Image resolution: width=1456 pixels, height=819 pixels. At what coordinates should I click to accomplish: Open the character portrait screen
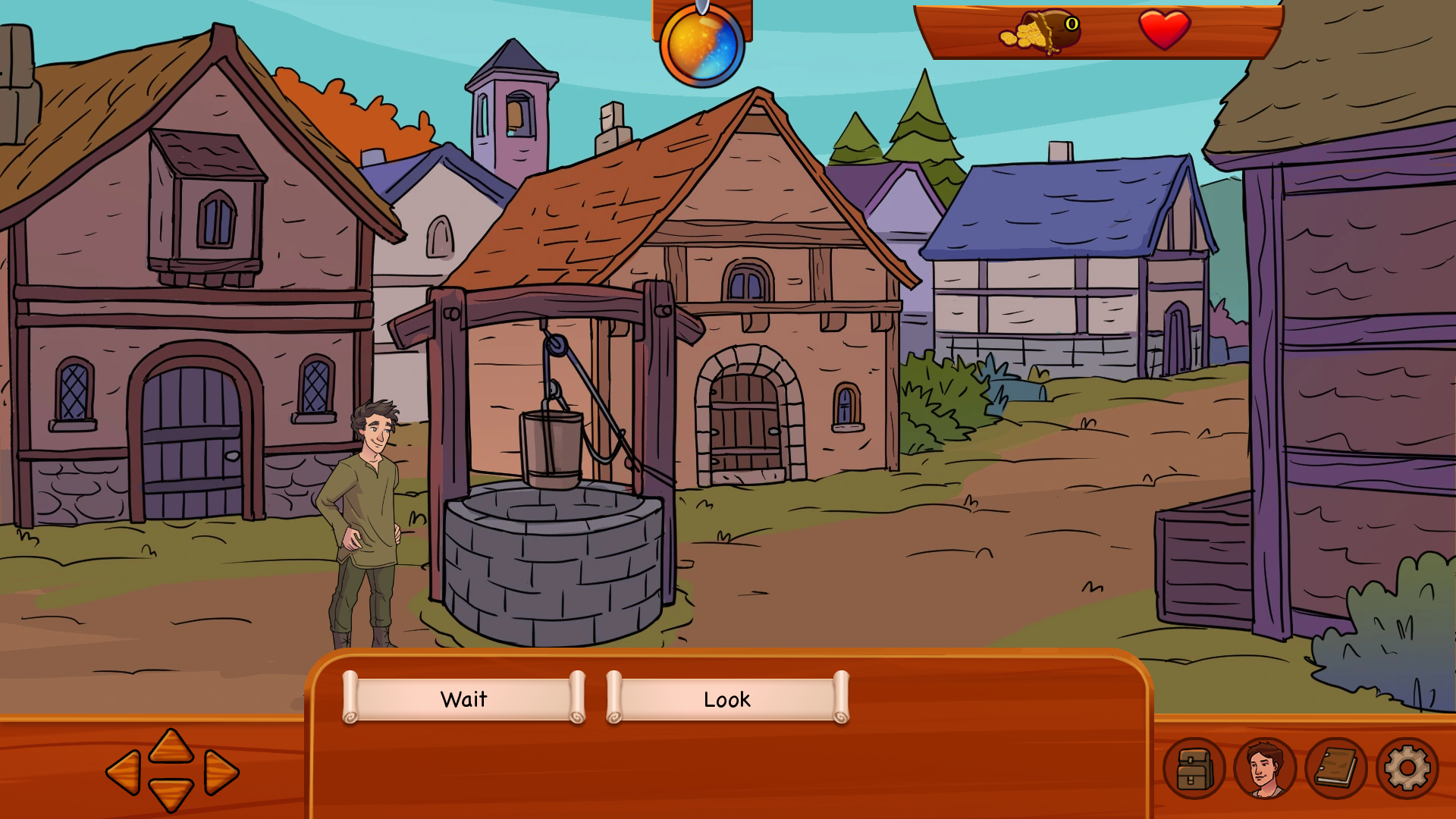pos(1265,769)
